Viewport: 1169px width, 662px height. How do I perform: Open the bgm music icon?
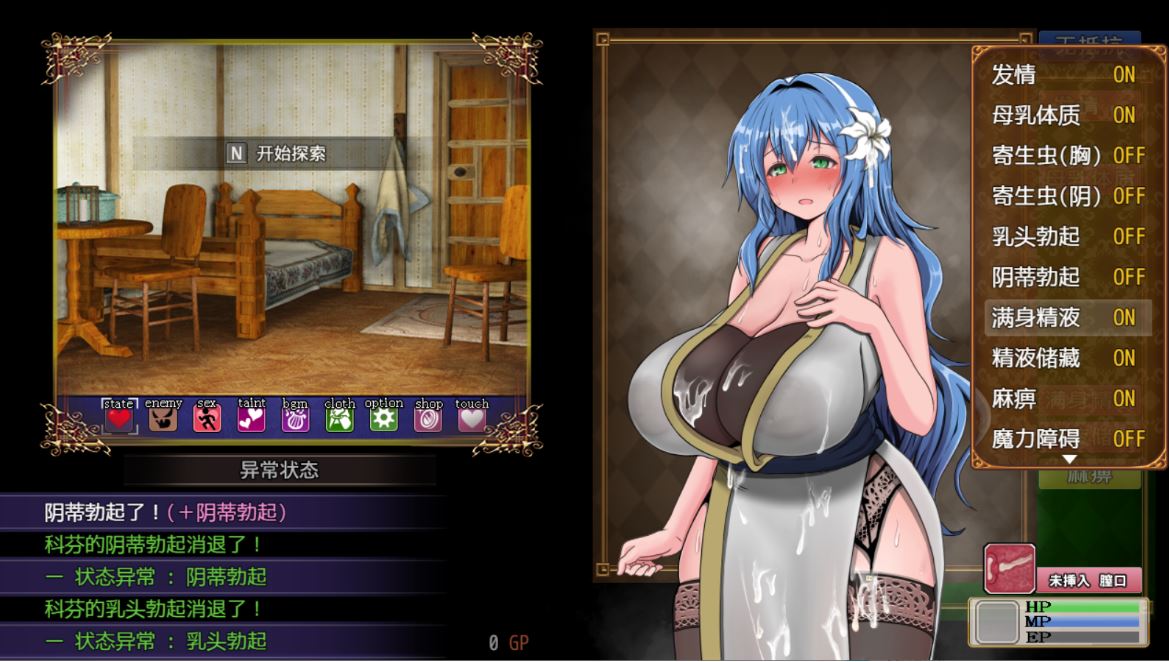point(295,419)
